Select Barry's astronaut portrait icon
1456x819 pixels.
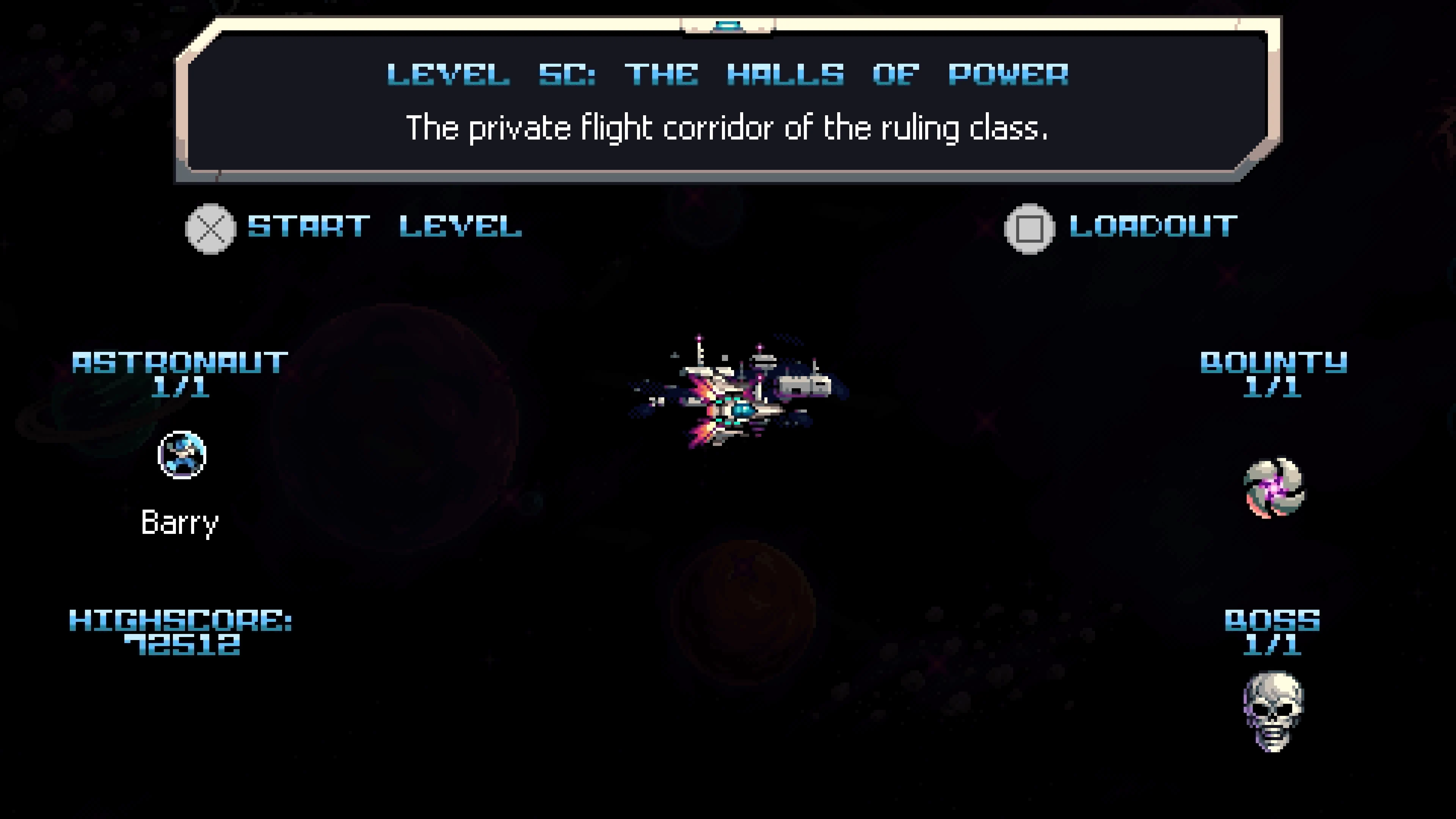click(182, 455)
